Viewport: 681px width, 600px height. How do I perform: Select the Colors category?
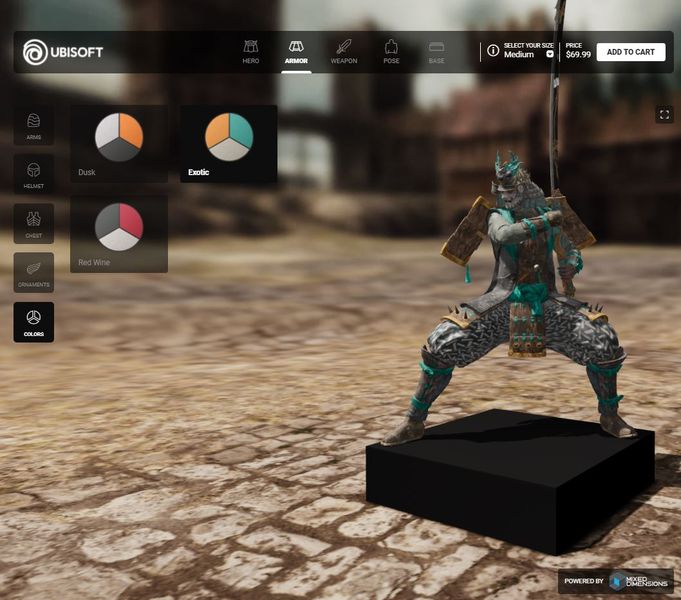(33, 321)
